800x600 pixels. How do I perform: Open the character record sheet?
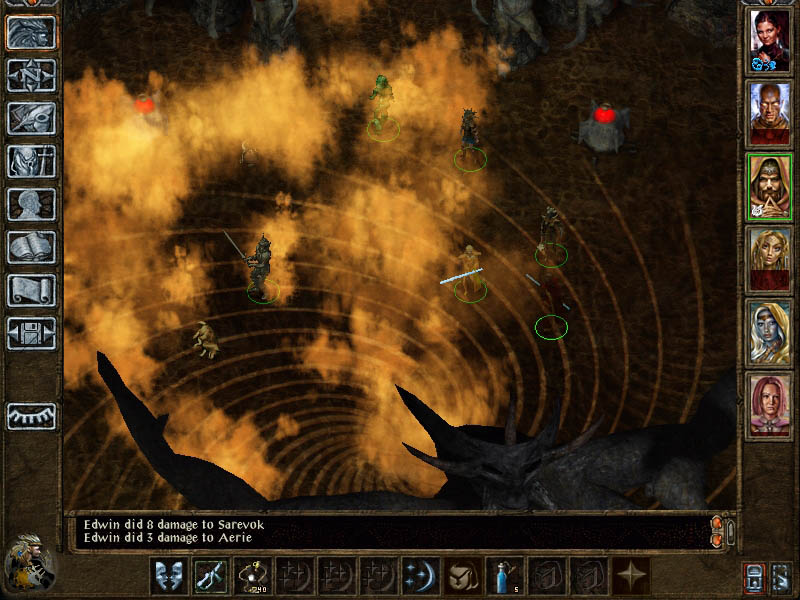click(31, 204)
